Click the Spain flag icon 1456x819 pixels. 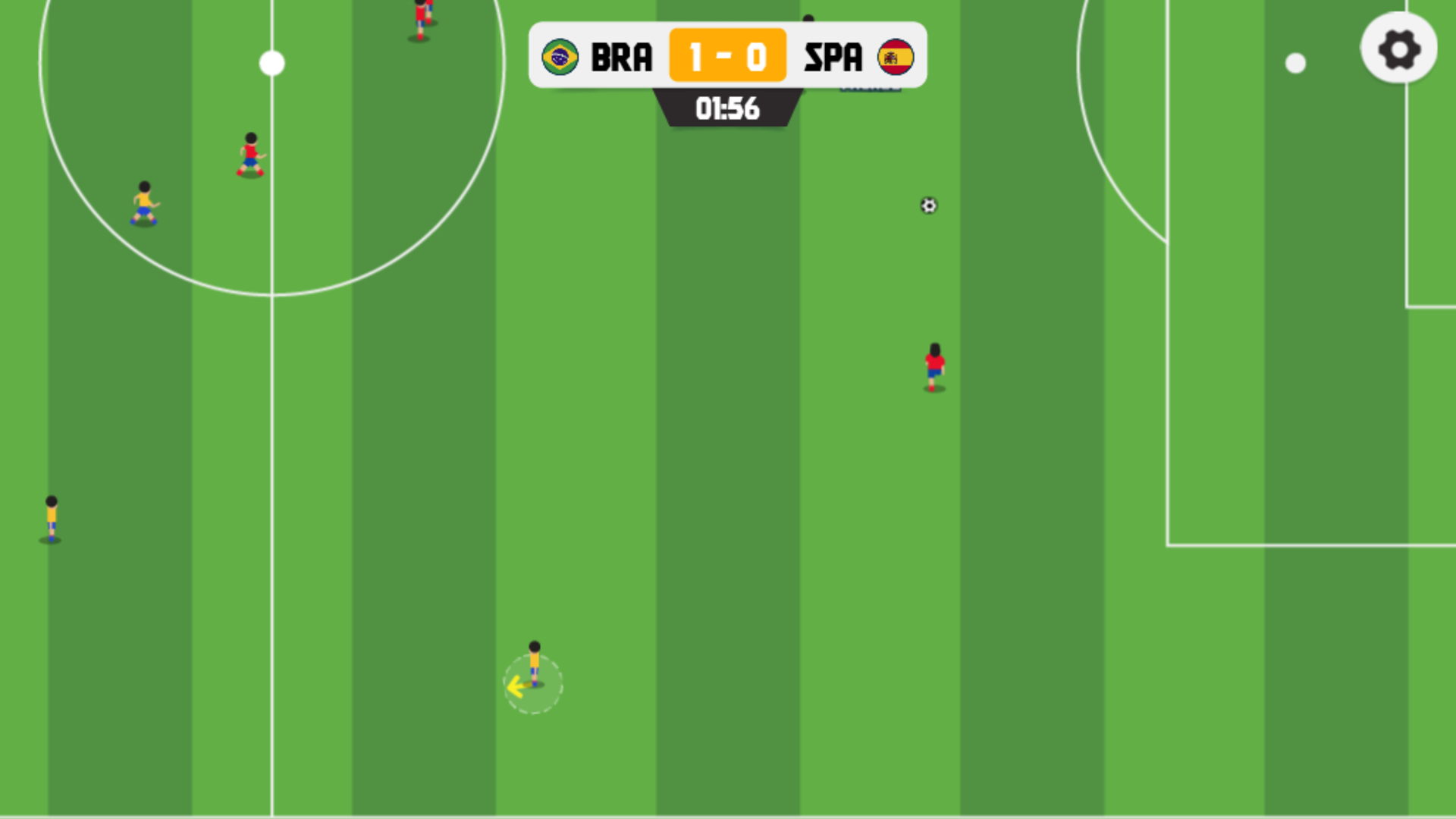point(896,55)
